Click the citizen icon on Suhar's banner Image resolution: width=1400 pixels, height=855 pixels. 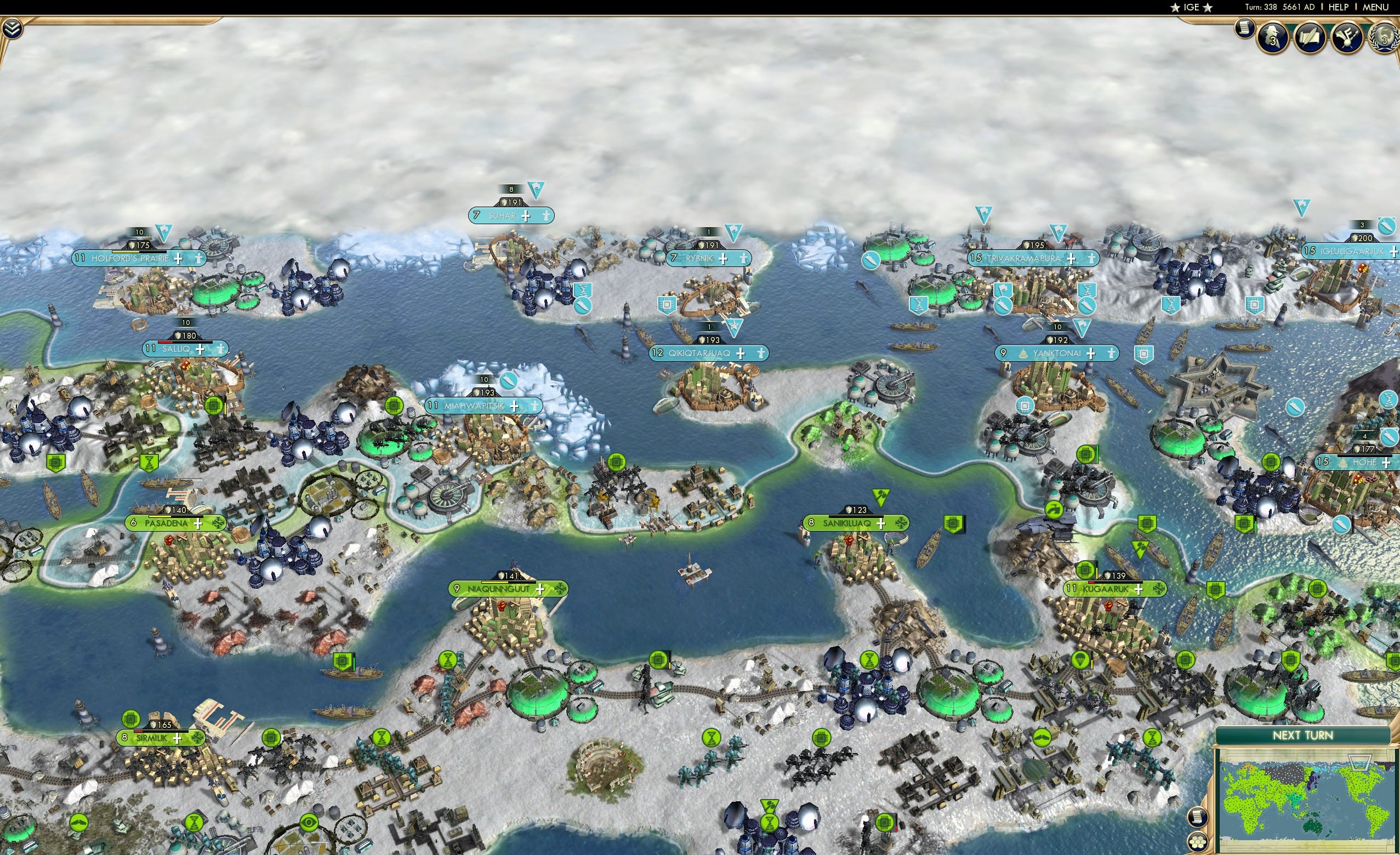(x=547, y=216)
